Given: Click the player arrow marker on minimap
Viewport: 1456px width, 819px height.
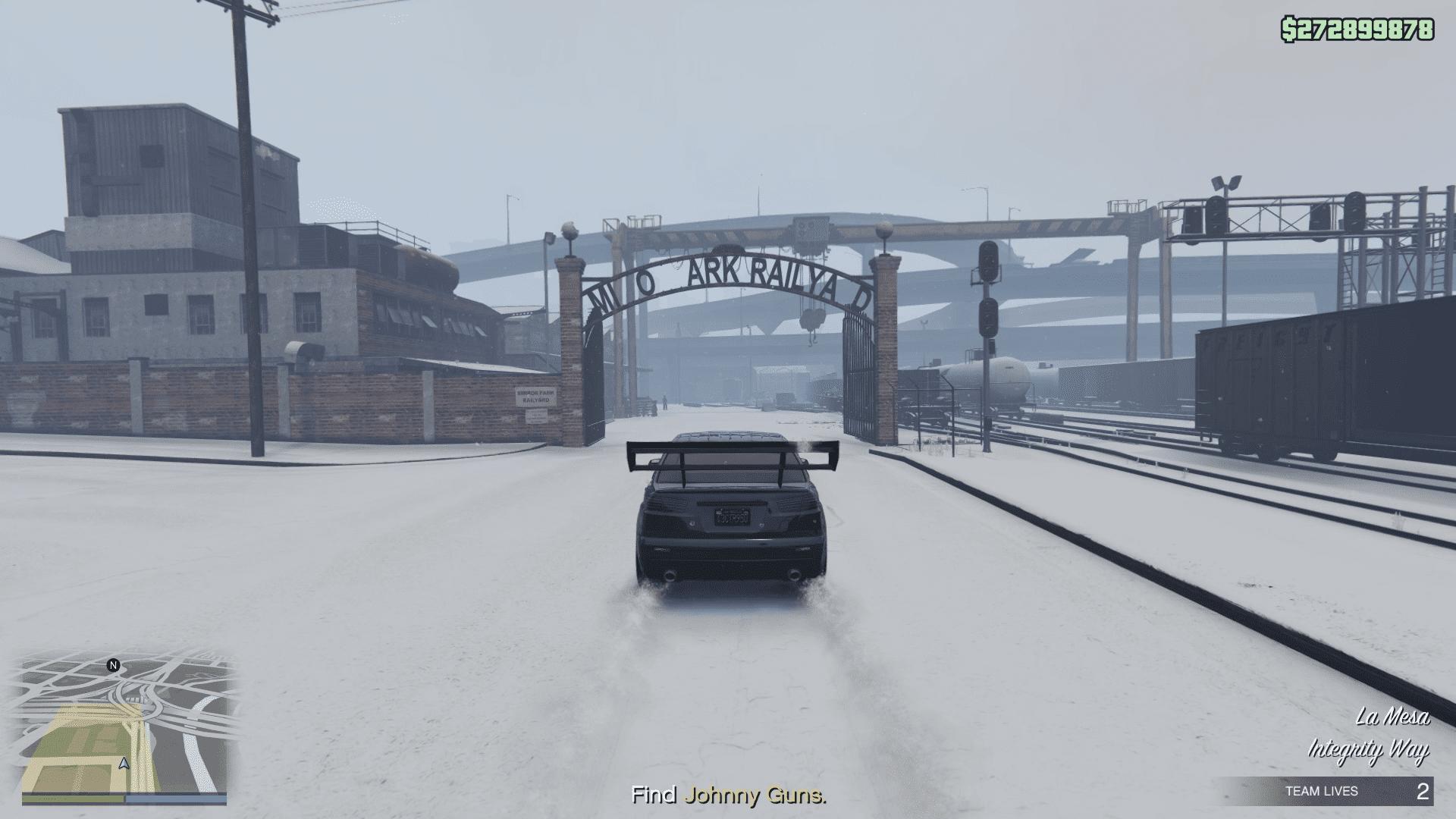Looking at the screenshot, I should coord(124,764).
